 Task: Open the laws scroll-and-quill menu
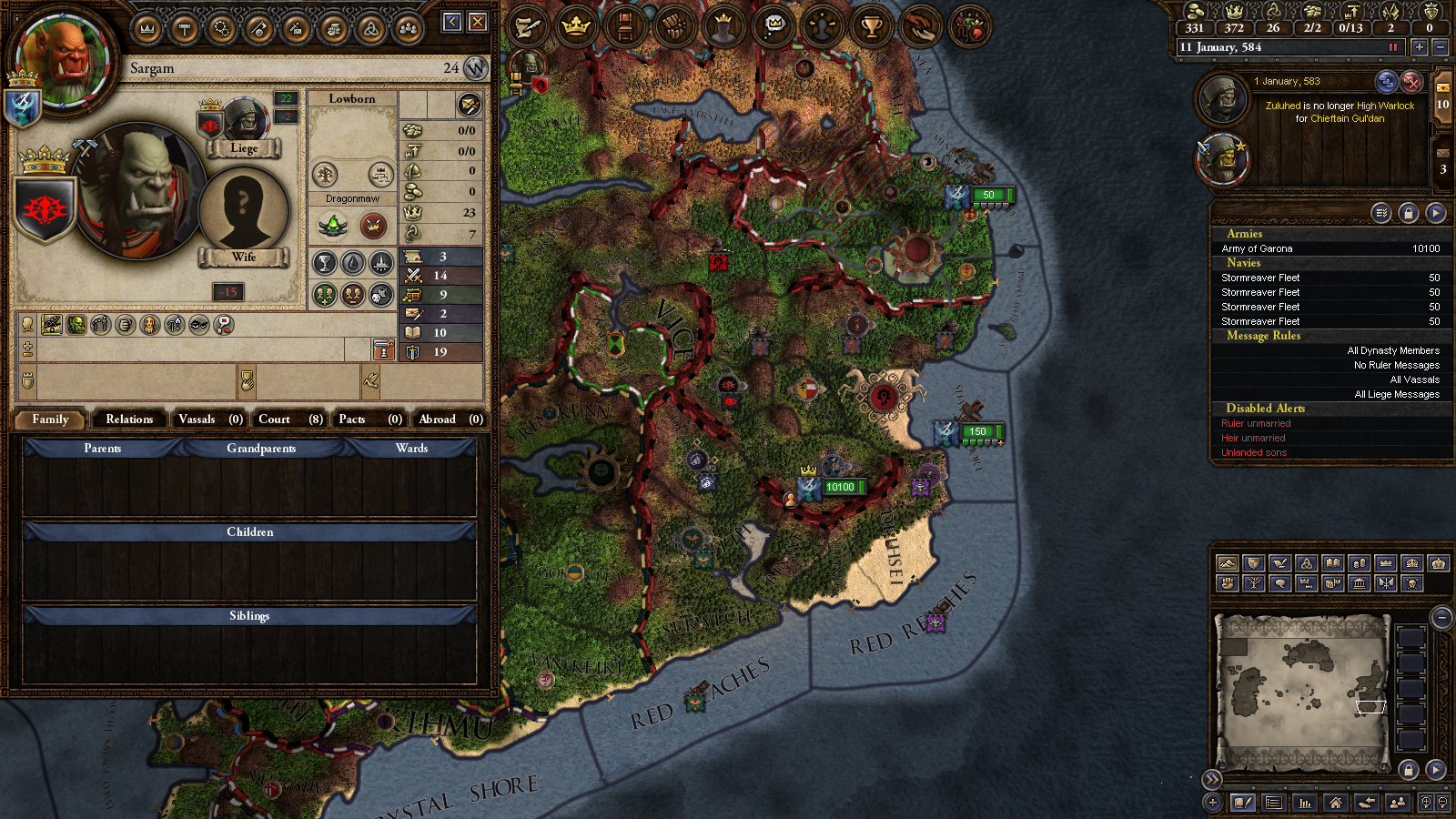[528, 26]
